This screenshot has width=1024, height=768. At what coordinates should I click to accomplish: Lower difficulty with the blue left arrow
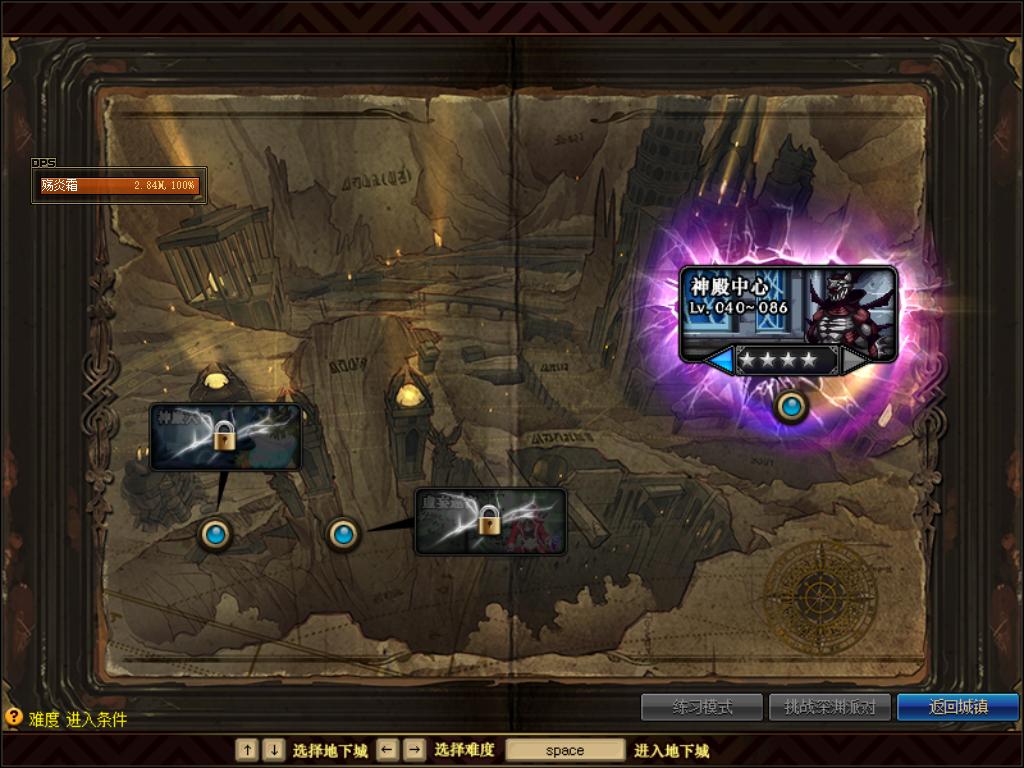click(x=719, y=360)
